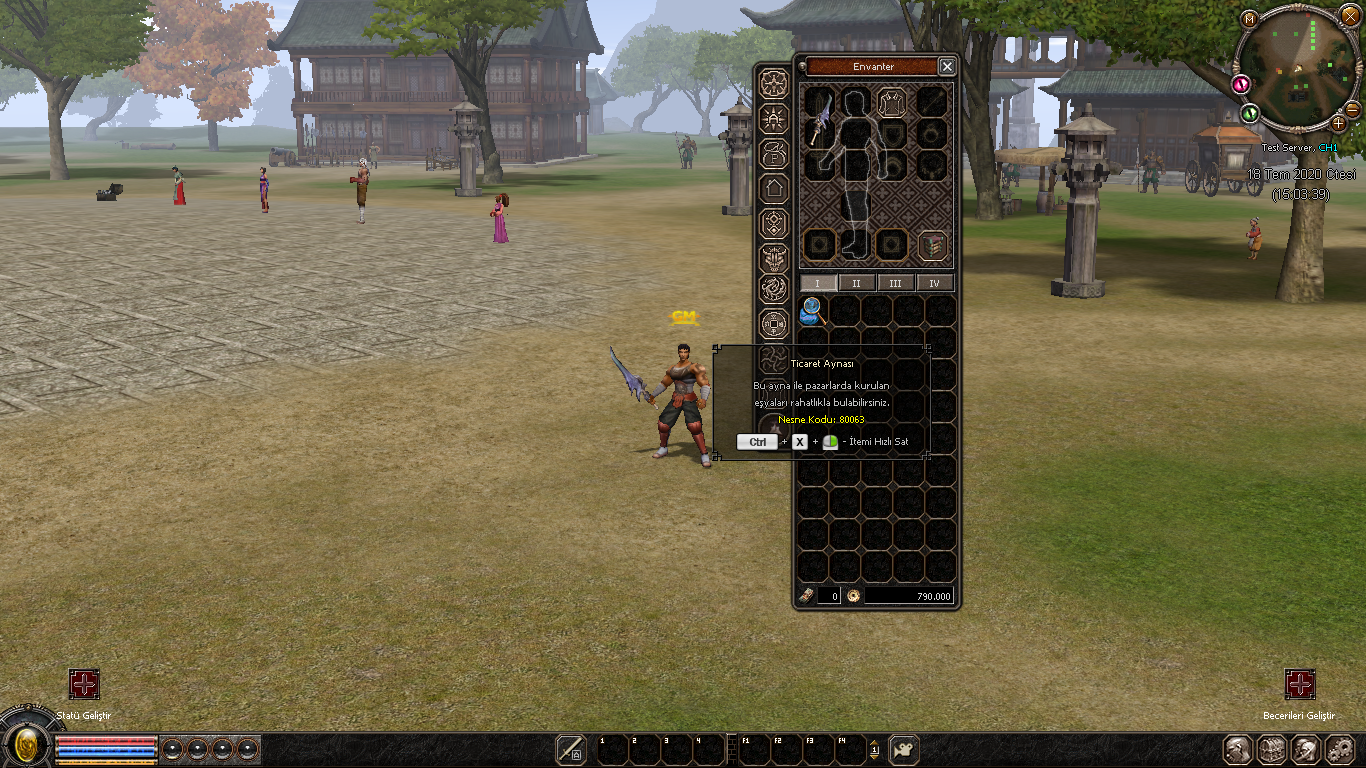Switch to inventory page II
The image size is (1366, 768).
pyautogui.click(x=856, y=283)
